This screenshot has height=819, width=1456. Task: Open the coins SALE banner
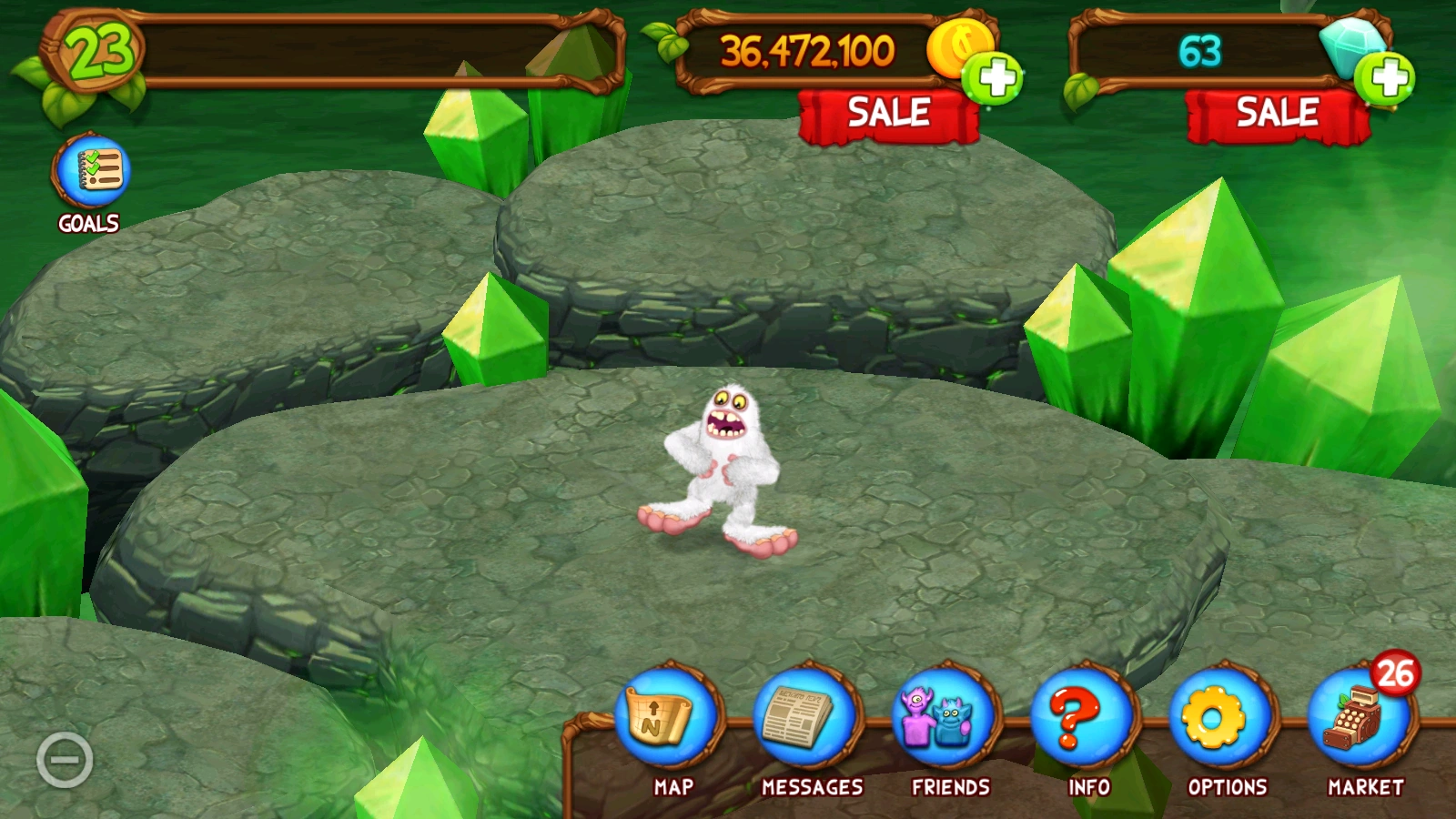[888, 112]
